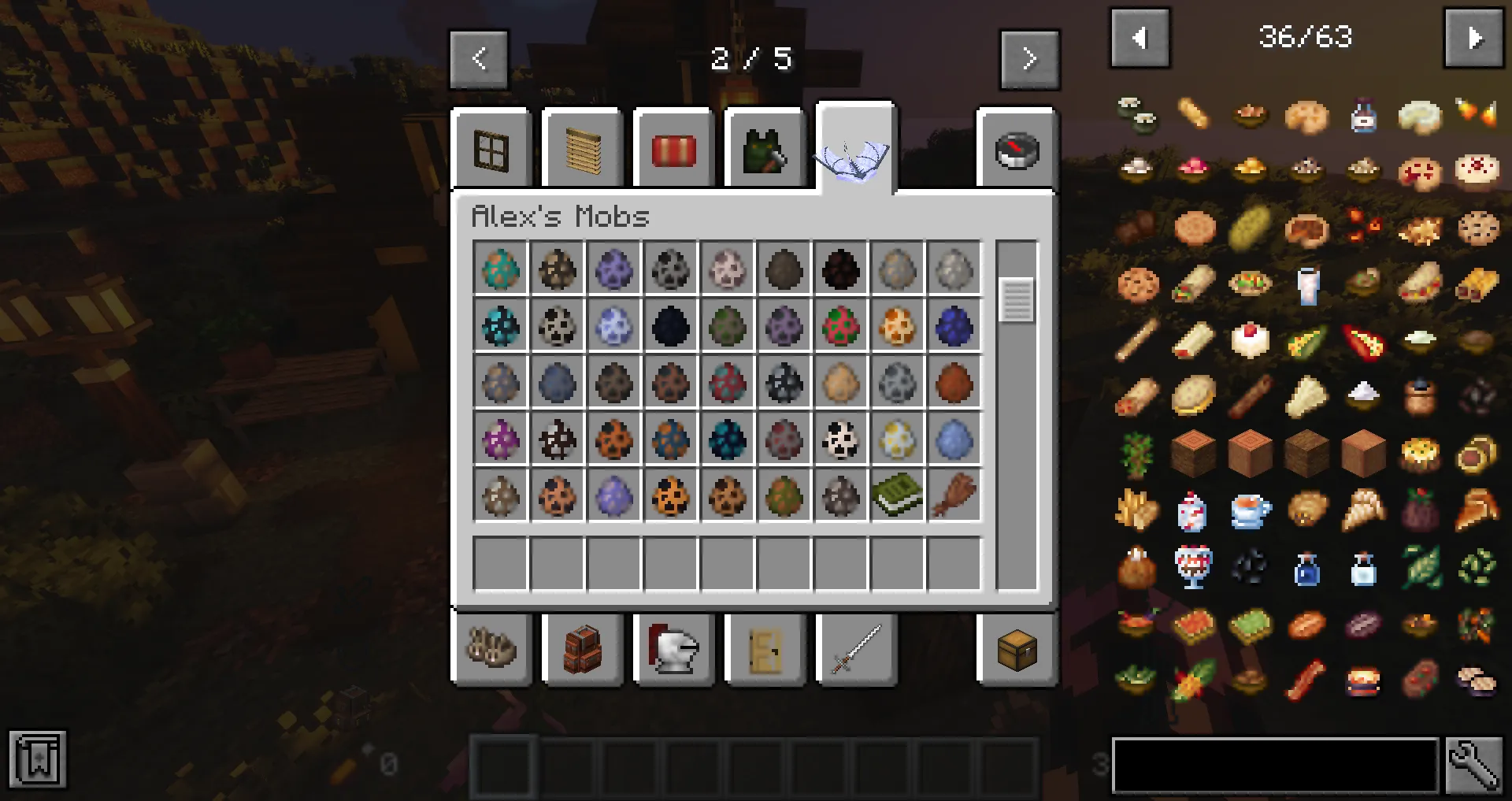This screenshot has width=1512, height=801.
Task: Open the red cushion tab
Action: [673, 150]
